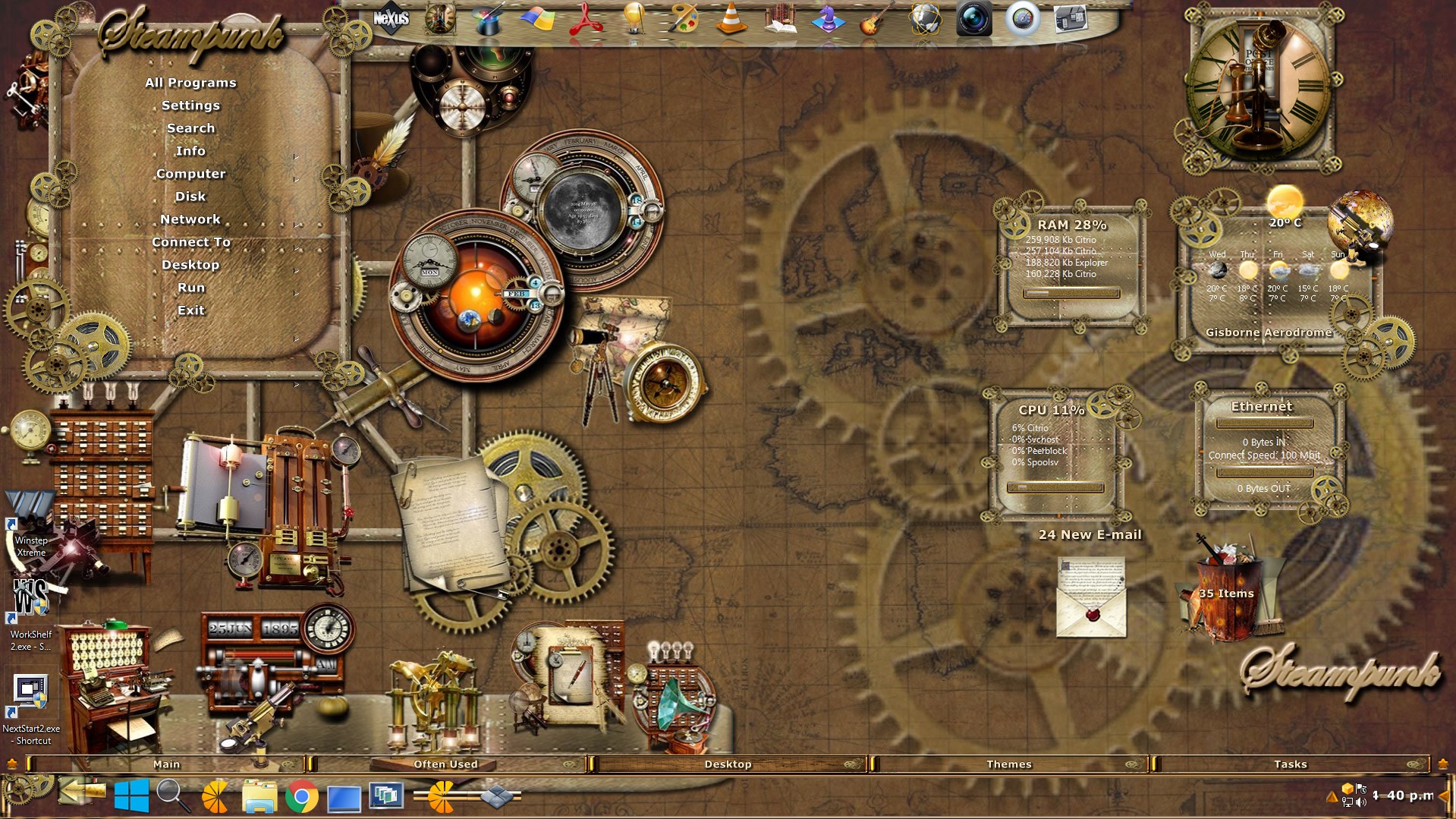The width and height of the screenshot is (1456, 819).
Task: Select the Tasks shelf tab
Action: 1290,764
